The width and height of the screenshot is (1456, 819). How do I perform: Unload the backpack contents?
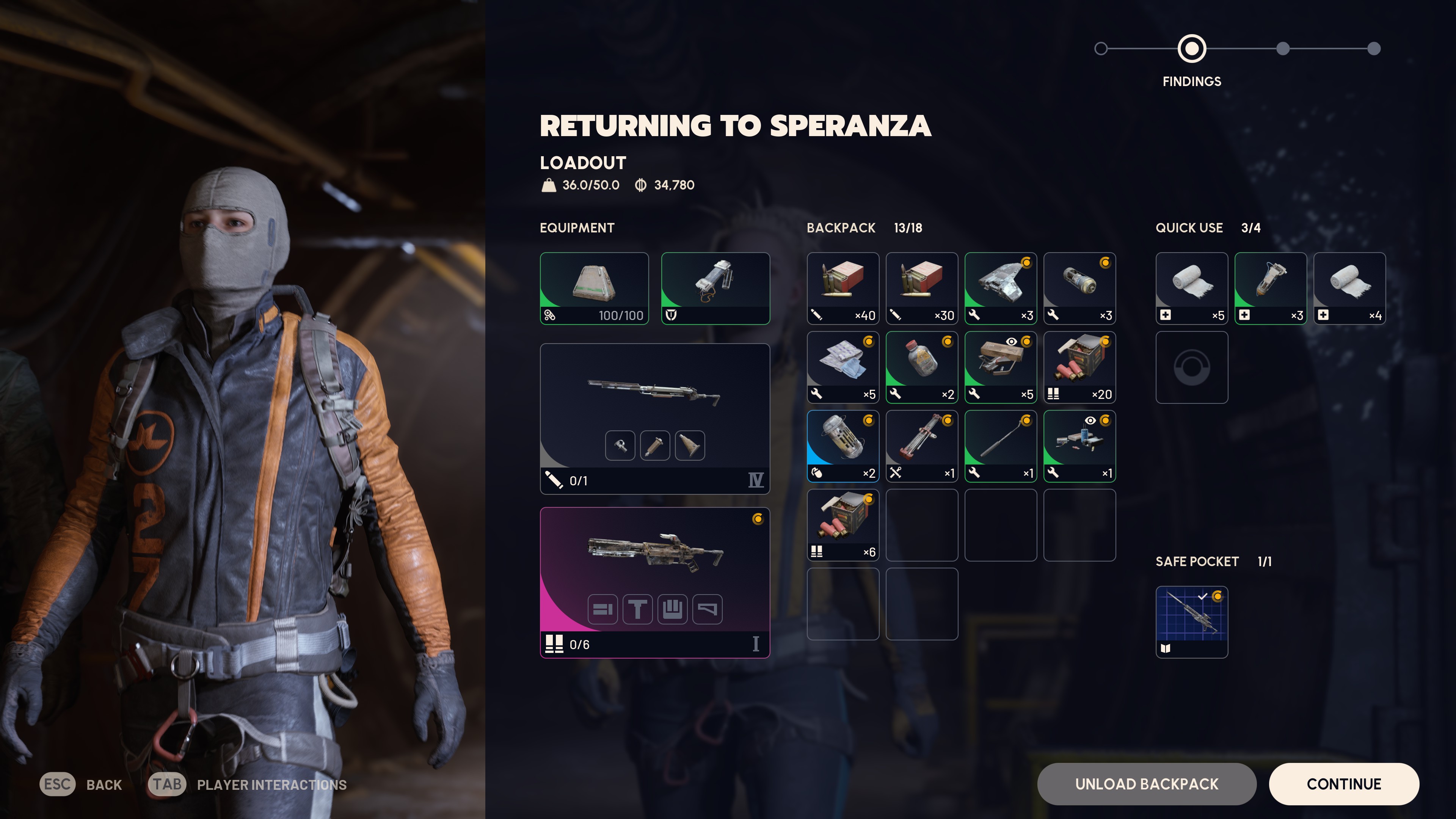(x=1146, y=784)
